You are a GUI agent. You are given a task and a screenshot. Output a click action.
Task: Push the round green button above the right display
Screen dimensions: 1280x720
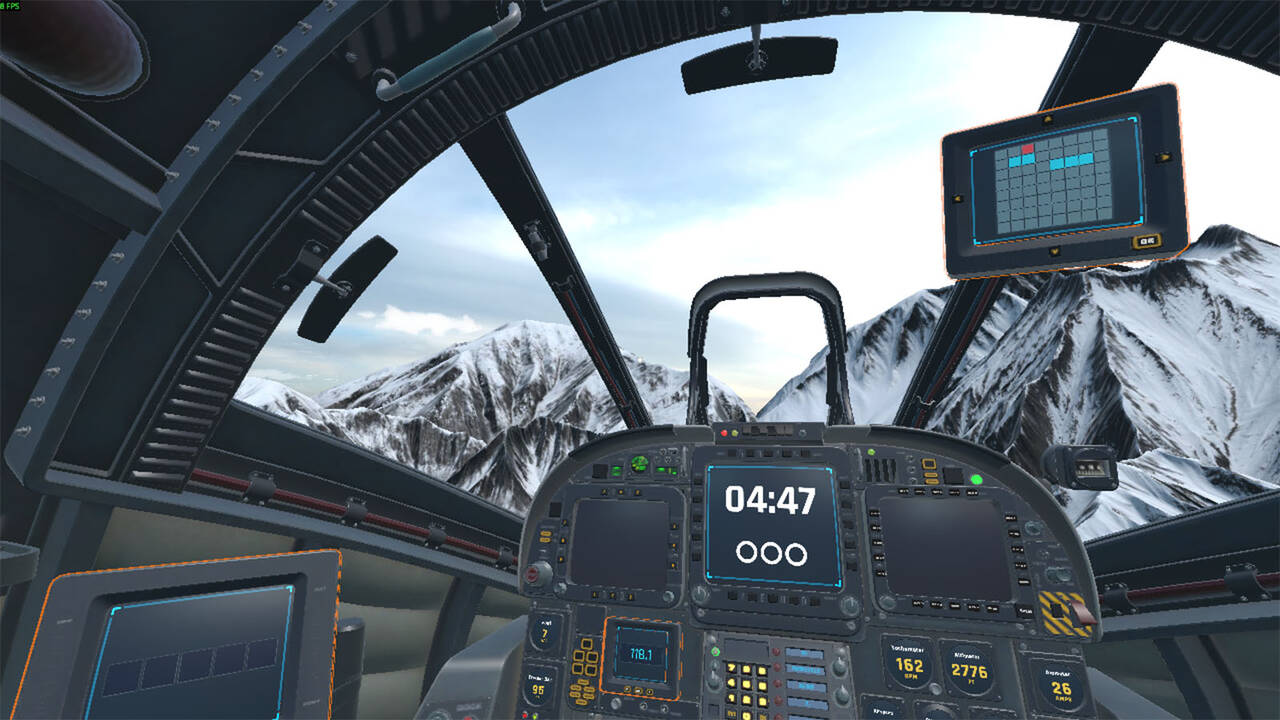pyautogui.click(x=976, y=480)
